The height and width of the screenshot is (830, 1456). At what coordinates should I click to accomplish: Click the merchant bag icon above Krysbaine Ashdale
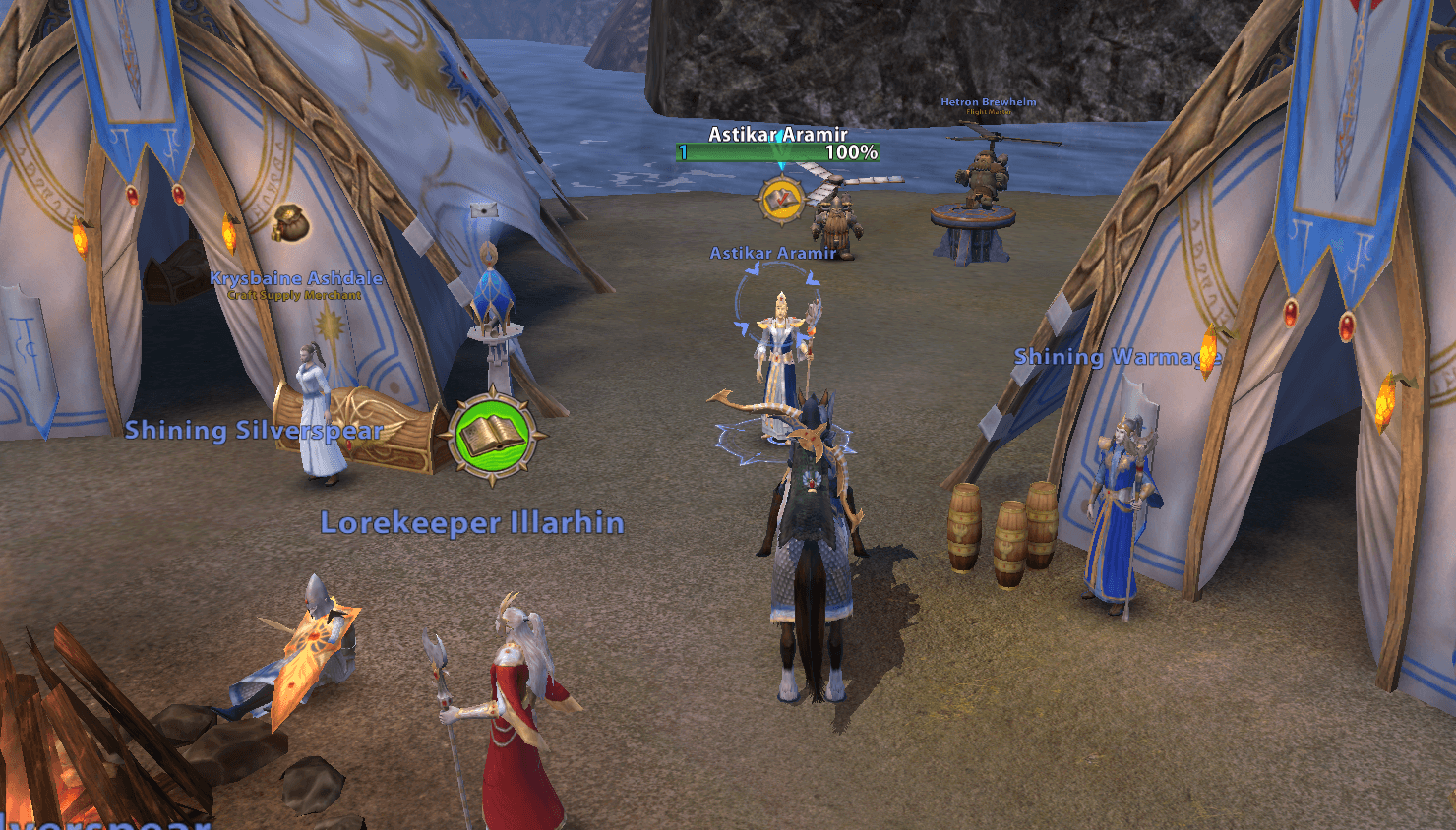point(290,223)
